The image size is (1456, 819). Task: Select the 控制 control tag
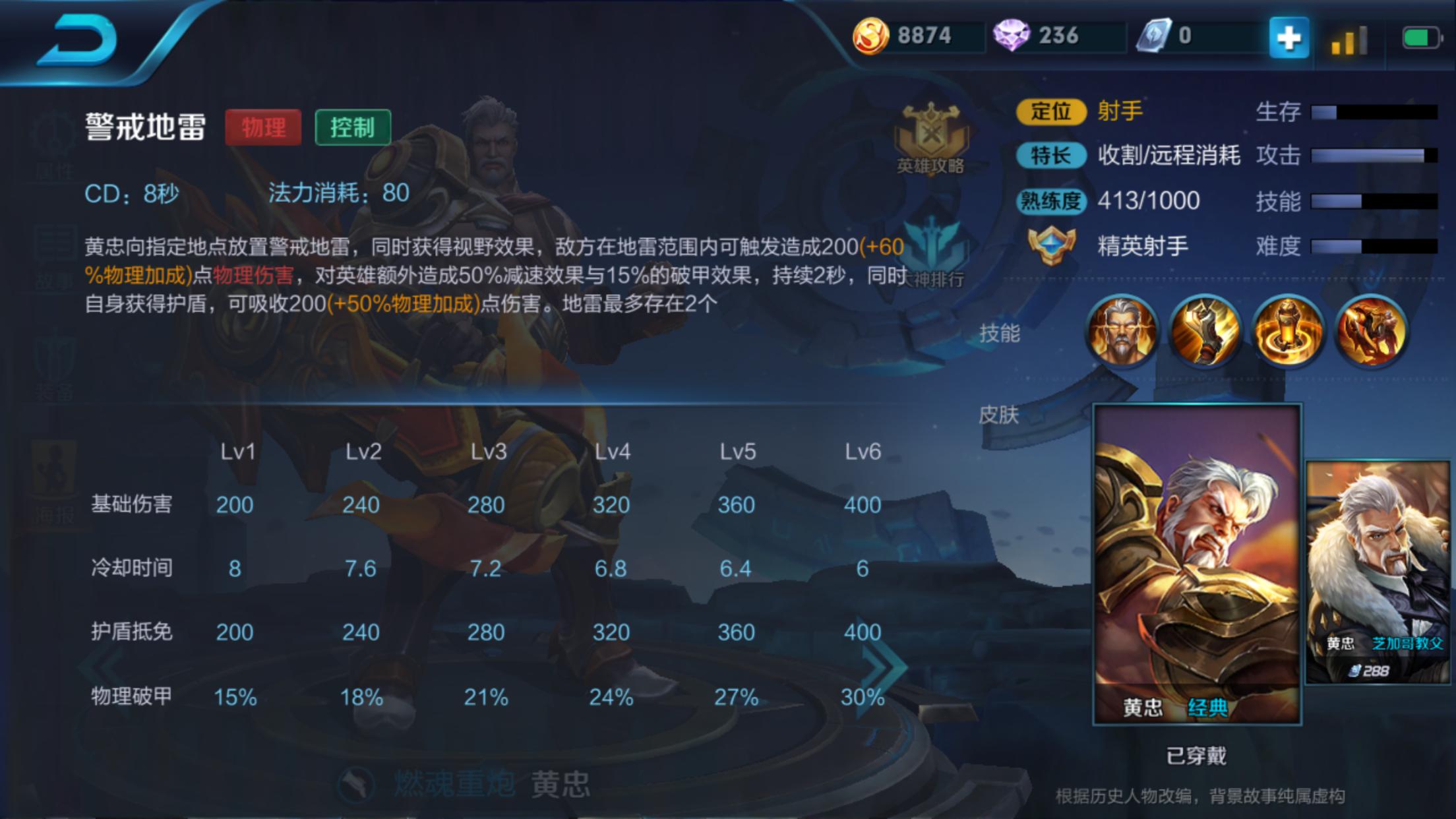[x=353, y=128]
